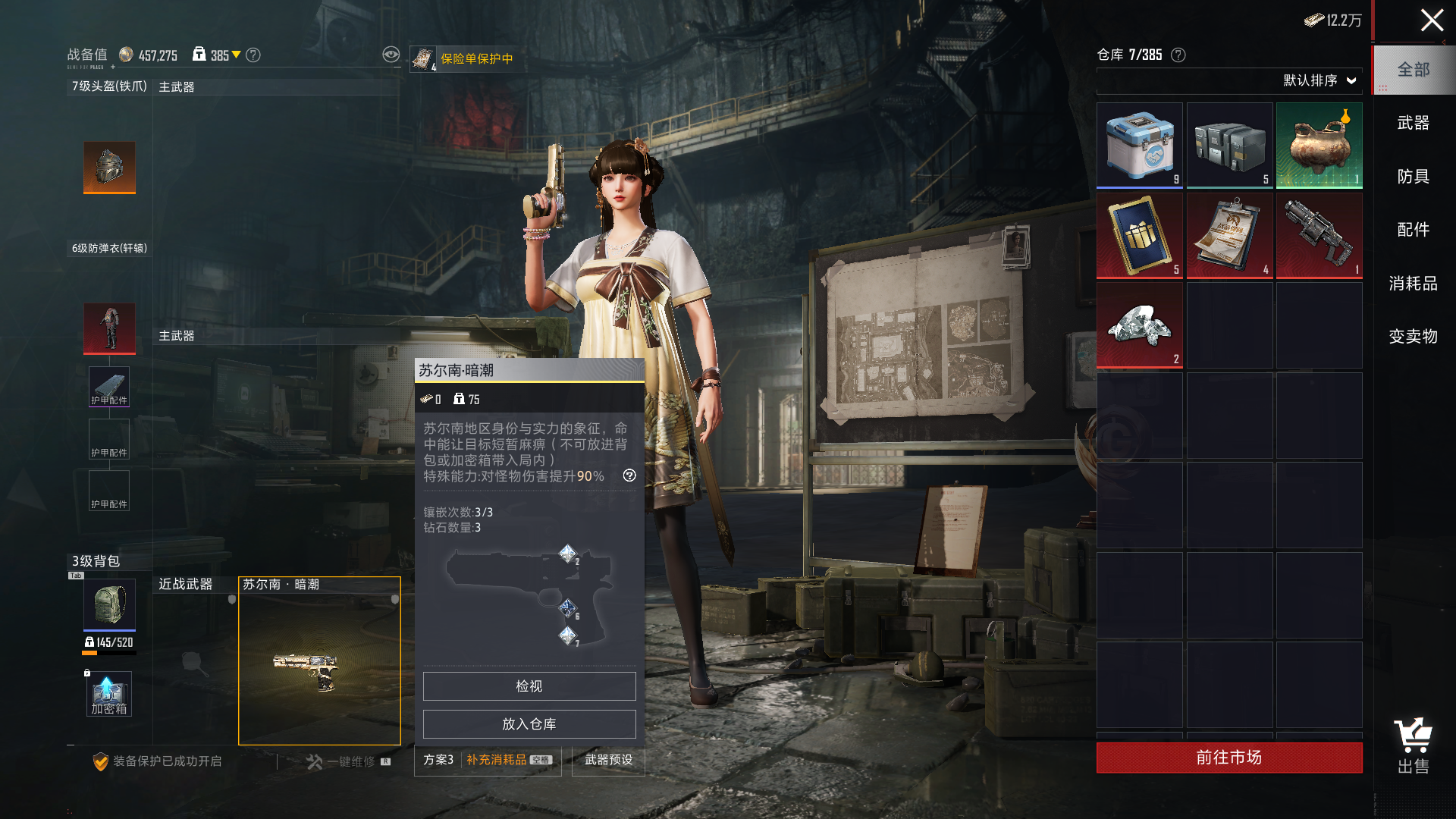The width and height of the screenshot is (1456, 819).
Task: Select the equipped level 7 helmet slot
Action: [x=109, y=167]
